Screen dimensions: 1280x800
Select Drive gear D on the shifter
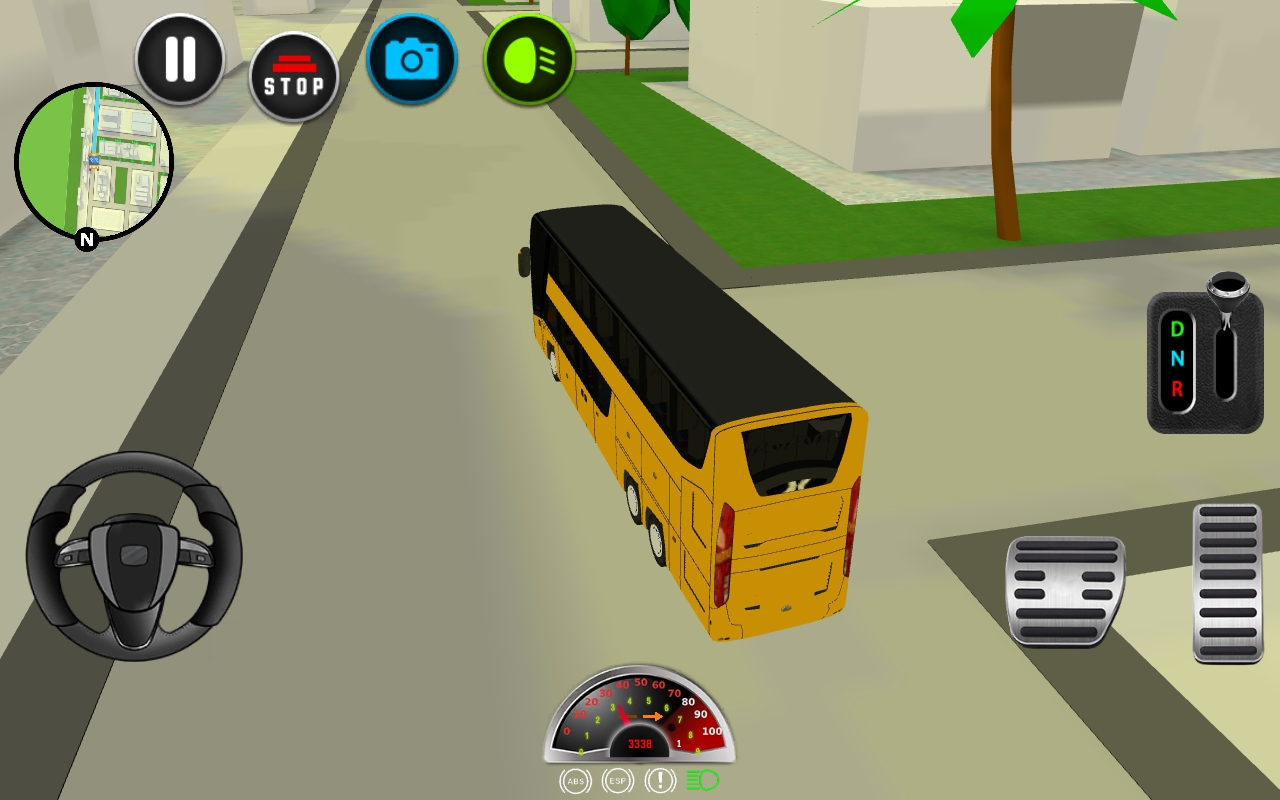pos(1177,330)
